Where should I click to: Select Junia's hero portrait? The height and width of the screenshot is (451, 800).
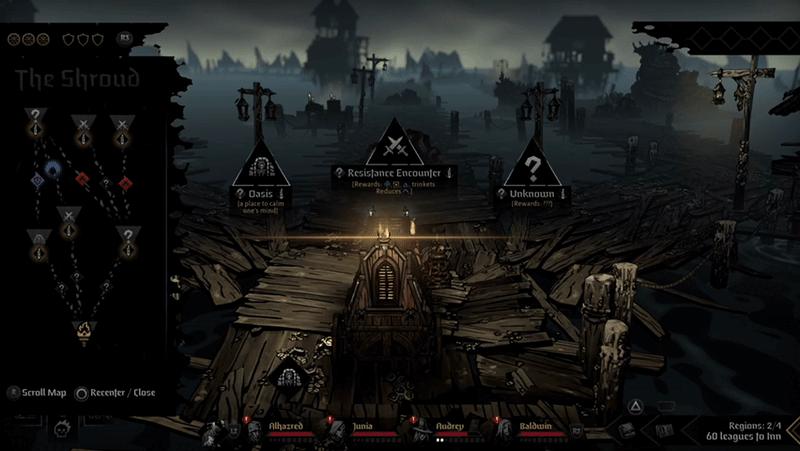coord(336,431)
